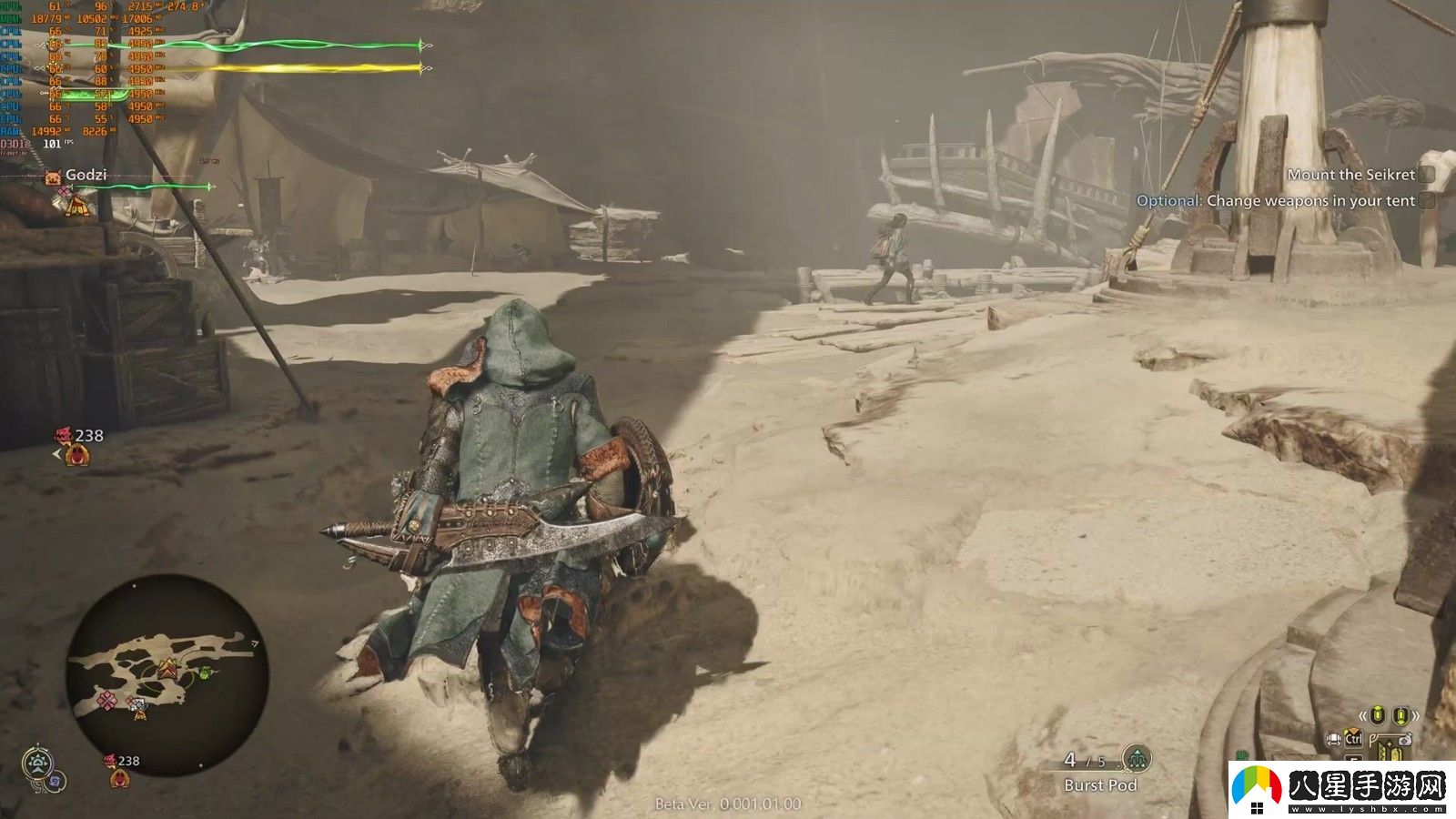The image size is (1456, 819).
Task: Click the Mount the Seikret objective
Action: pos(1350,175)
